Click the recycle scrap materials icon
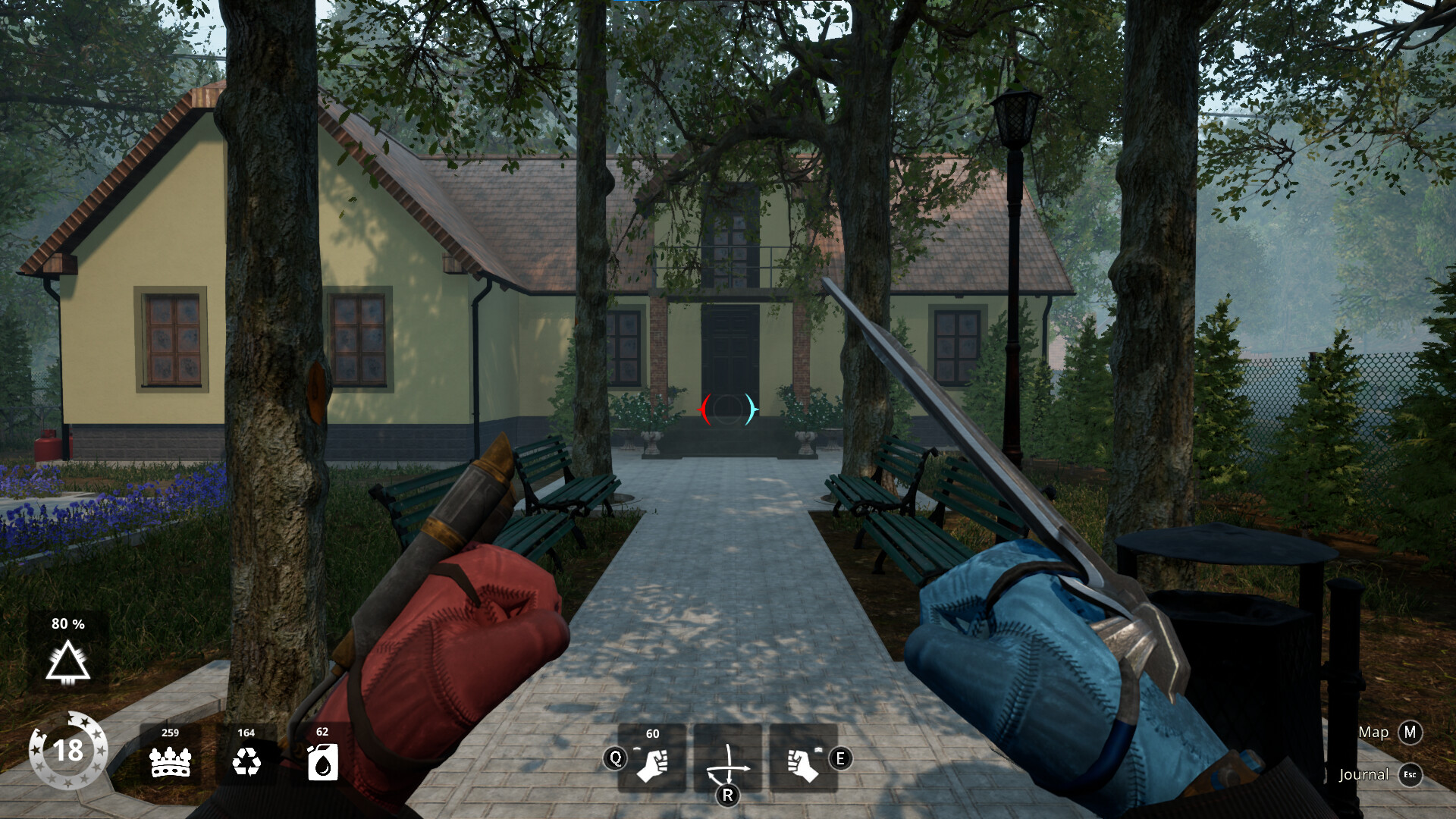Screen dimensions: 1456x819 [246, 761]
